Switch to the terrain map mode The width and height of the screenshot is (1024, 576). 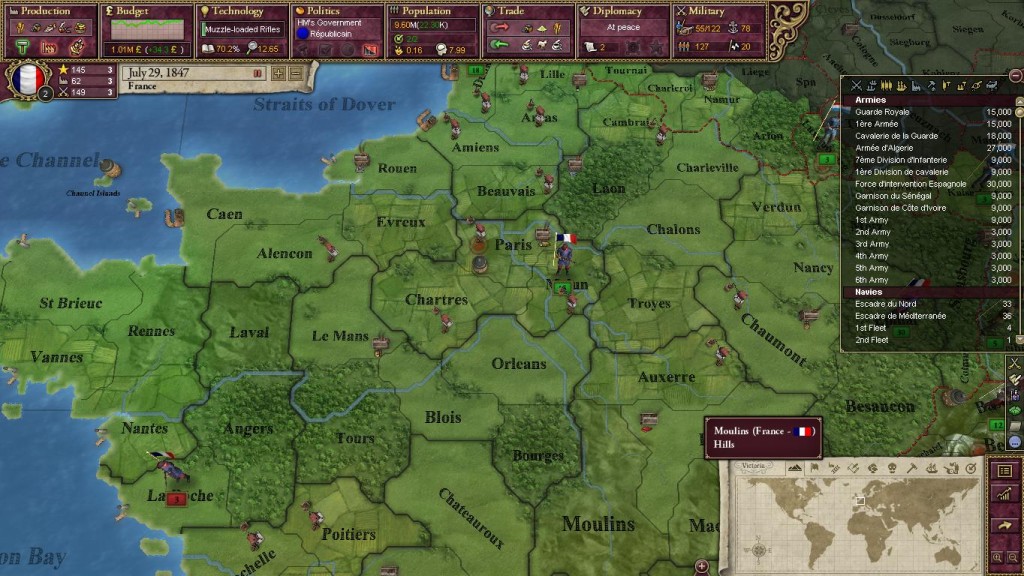tap(795, 468)
